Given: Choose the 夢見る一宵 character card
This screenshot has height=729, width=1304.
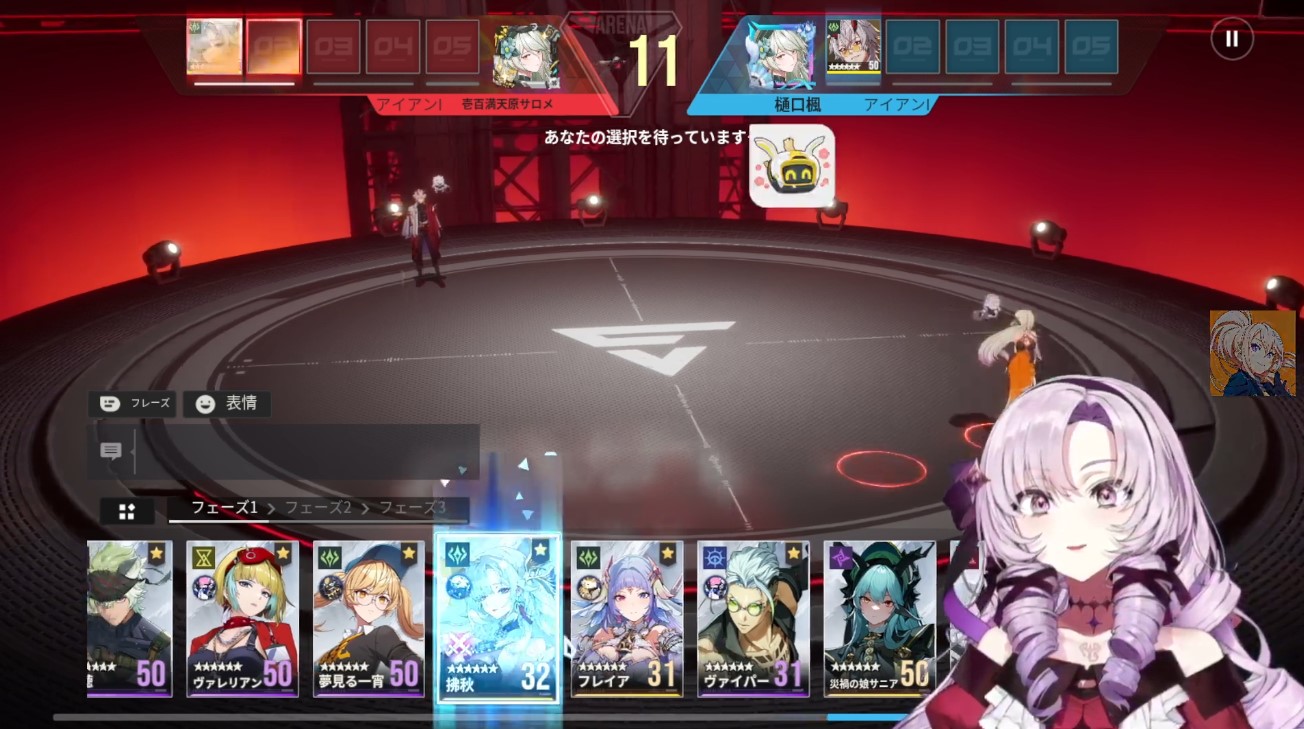Looking at the screenshot, I should coord(368,618).
